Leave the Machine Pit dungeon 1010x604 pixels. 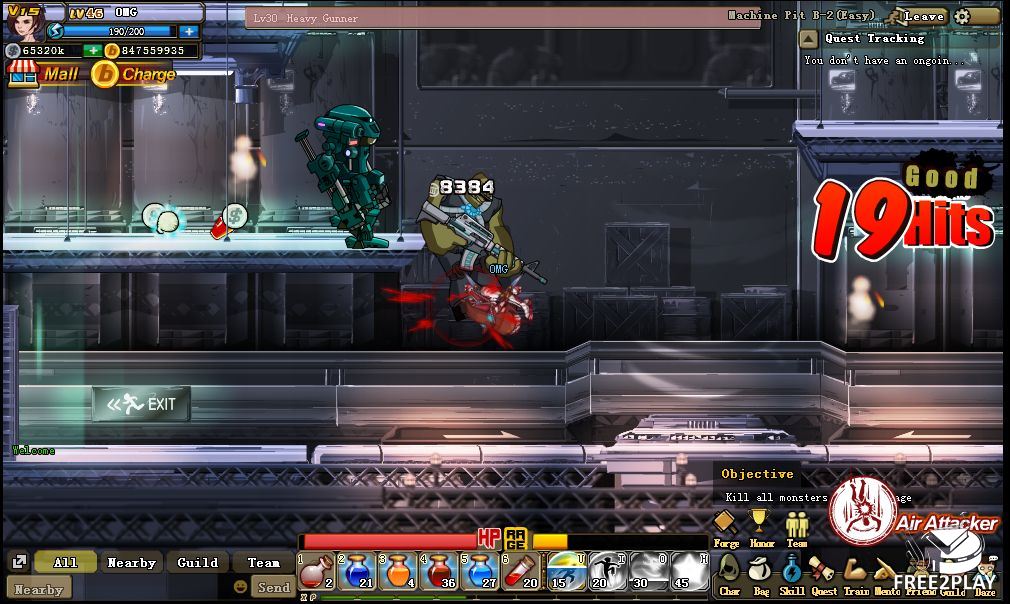(x=923, y=16)
